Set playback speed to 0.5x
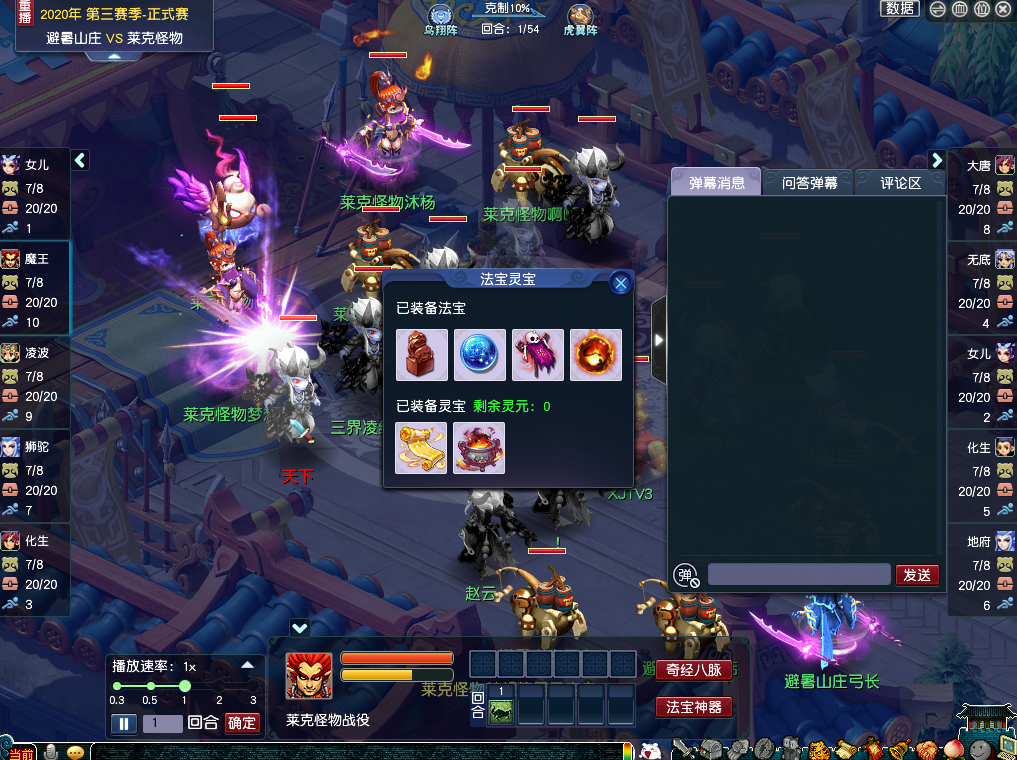The width and height of the screenshot is (1017, 760). pyautogui.click(x=151, y=686)
